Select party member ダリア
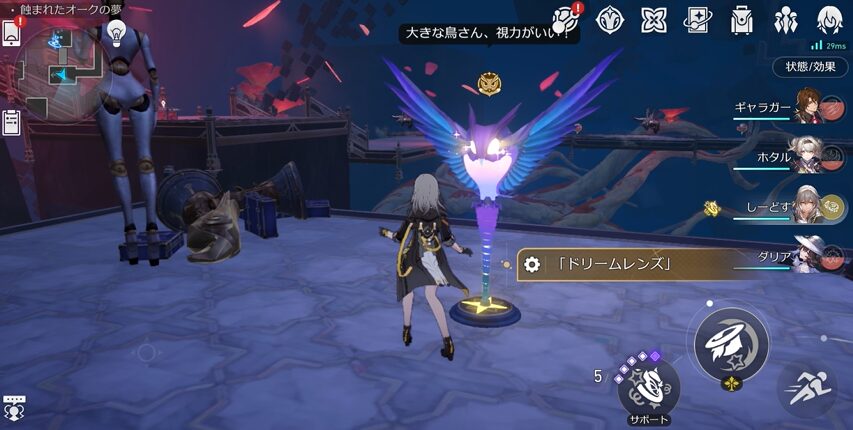 [808, 255]
